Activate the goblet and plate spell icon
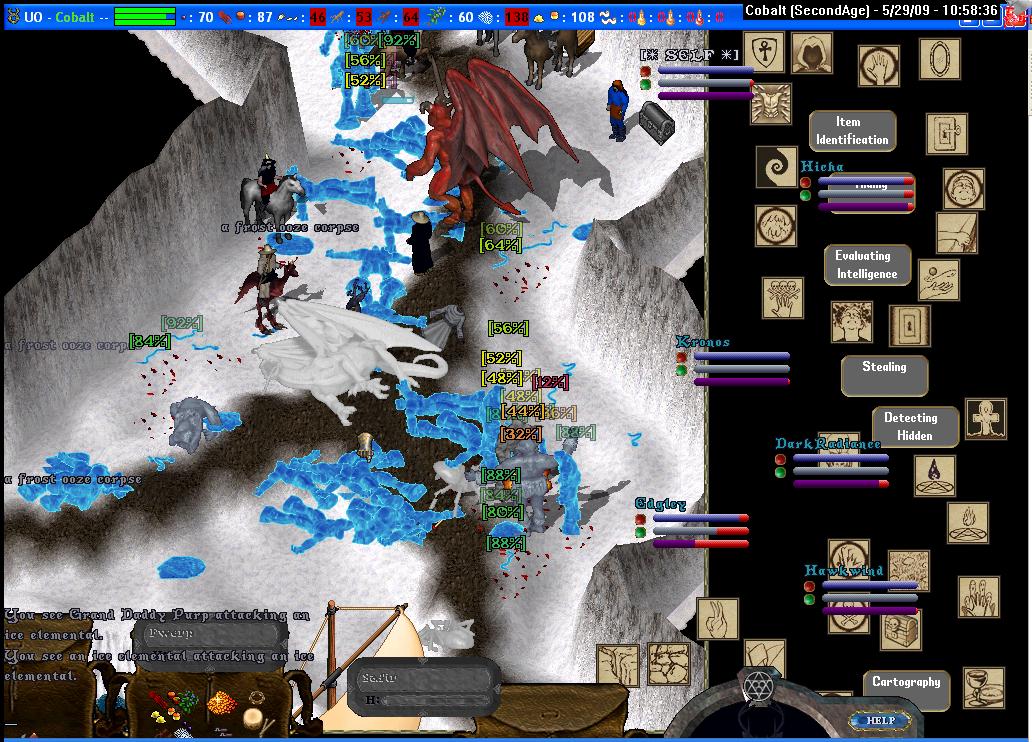This screenshot has height=742, width=1032. coord(983,688)
